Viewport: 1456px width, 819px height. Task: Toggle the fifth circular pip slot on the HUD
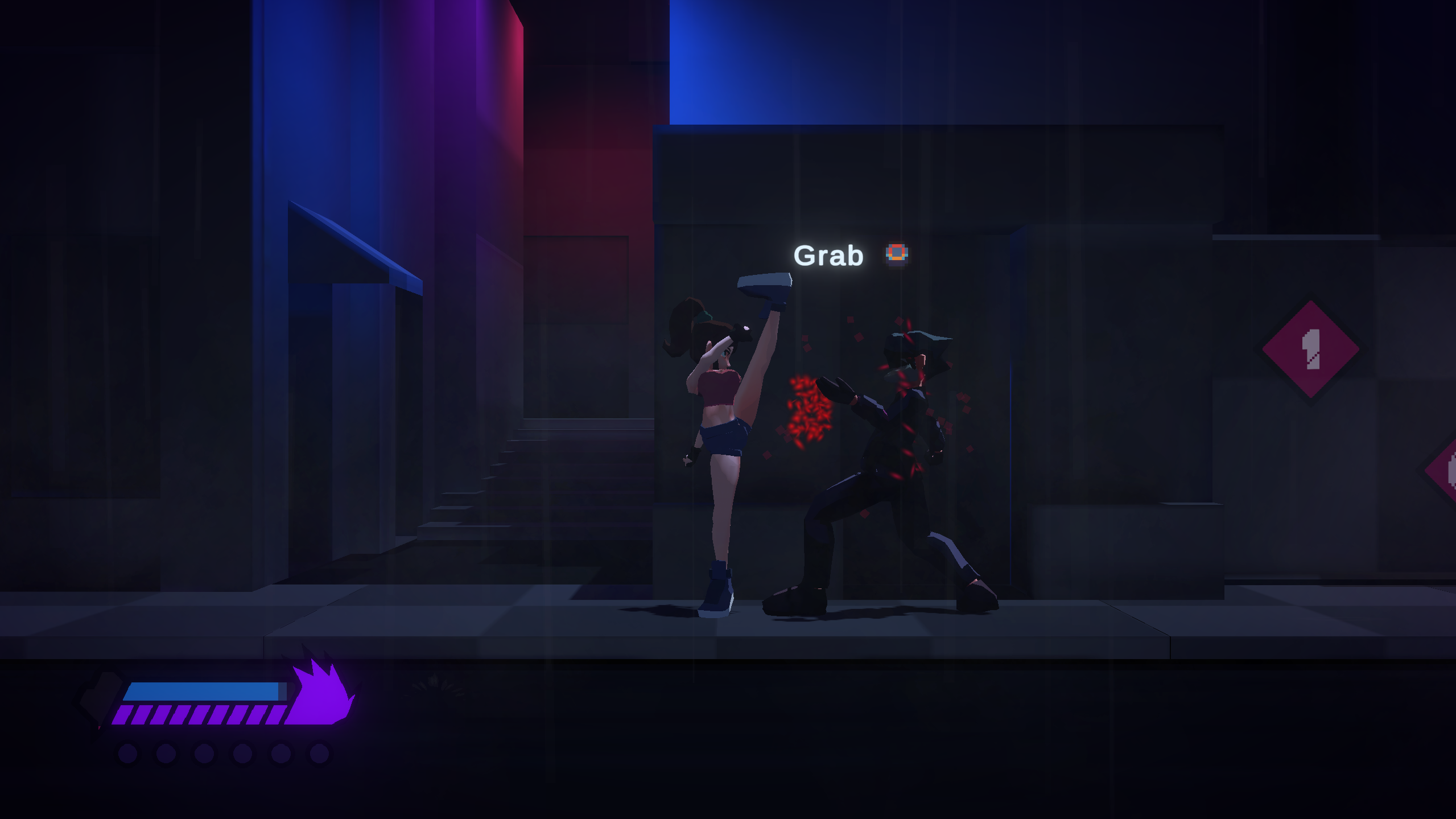281,755
